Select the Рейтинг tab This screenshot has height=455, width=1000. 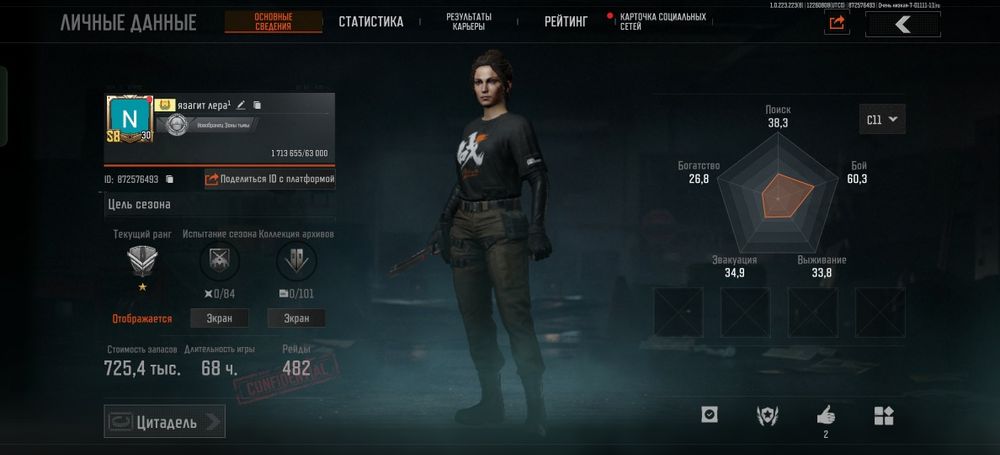565,21
